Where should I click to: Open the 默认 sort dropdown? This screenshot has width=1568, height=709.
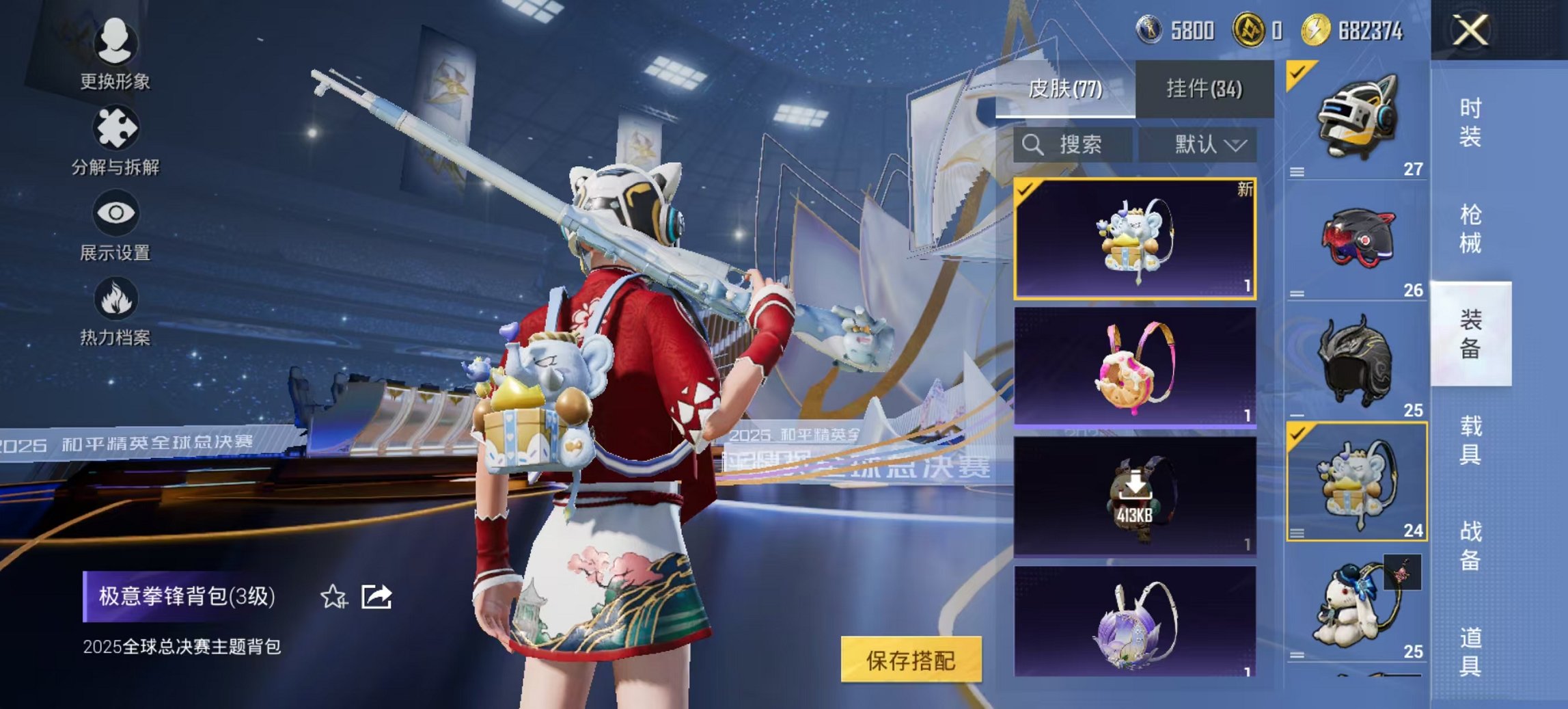coord(1202,145)
